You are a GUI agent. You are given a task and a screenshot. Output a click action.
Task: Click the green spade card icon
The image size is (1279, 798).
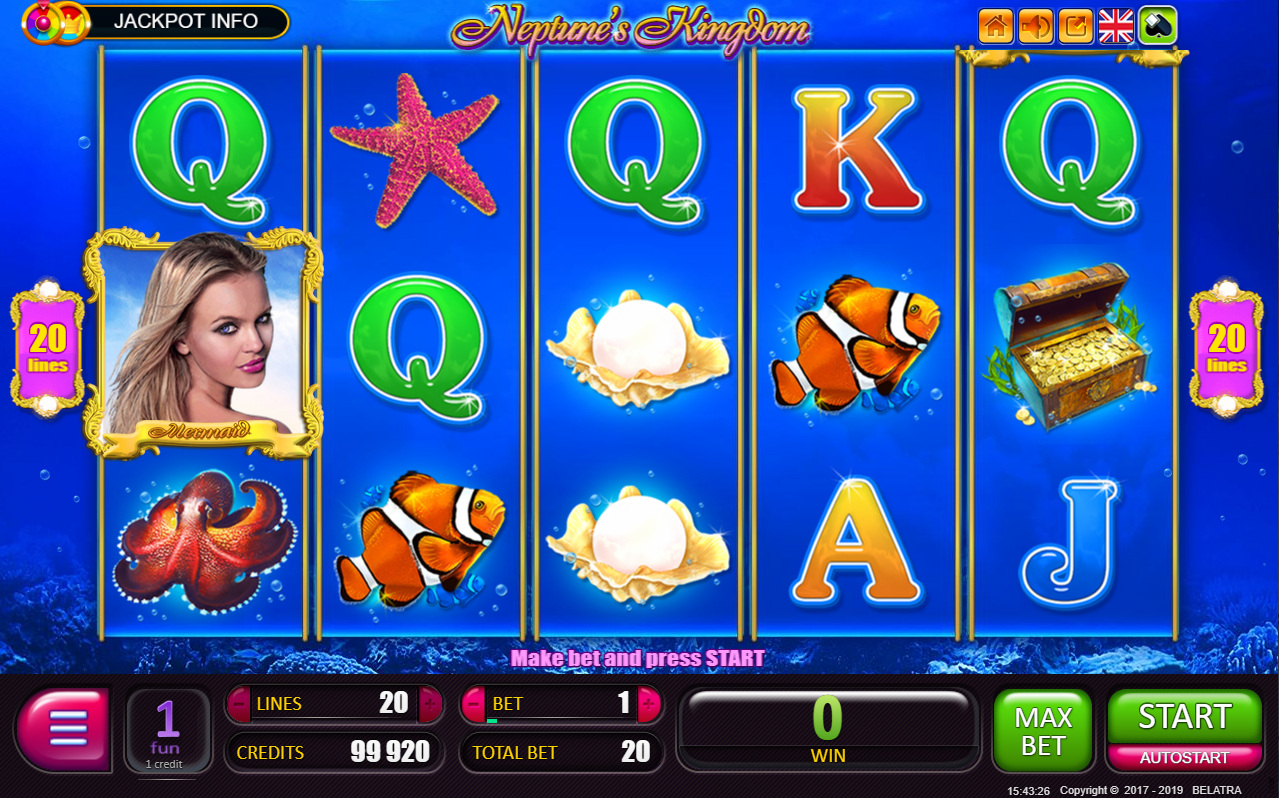1157,26
